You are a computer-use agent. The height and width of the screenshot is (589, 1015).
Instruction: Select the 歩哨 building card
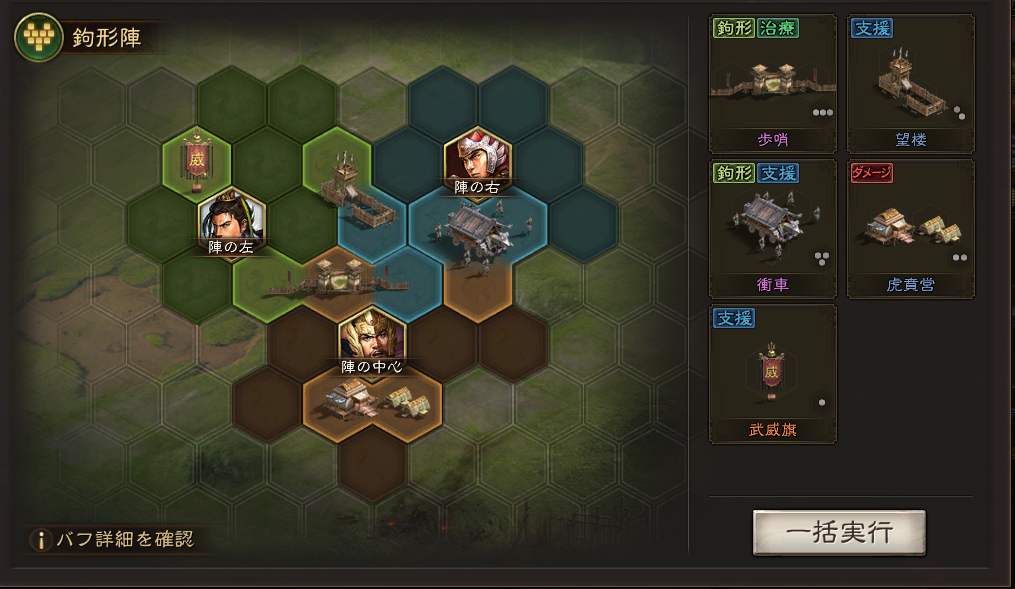coord(772,84)
